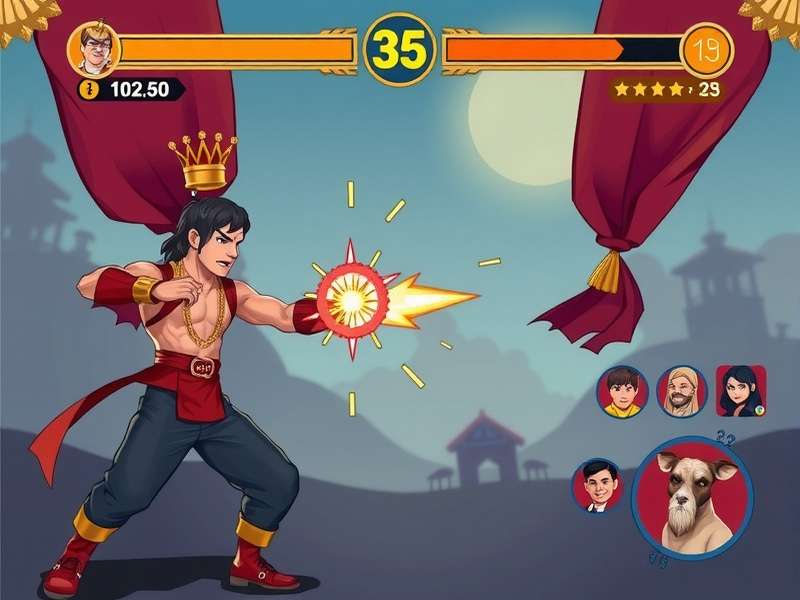
Task: Open the gold coin balance 102.50
Action: (x=131, y=89)
